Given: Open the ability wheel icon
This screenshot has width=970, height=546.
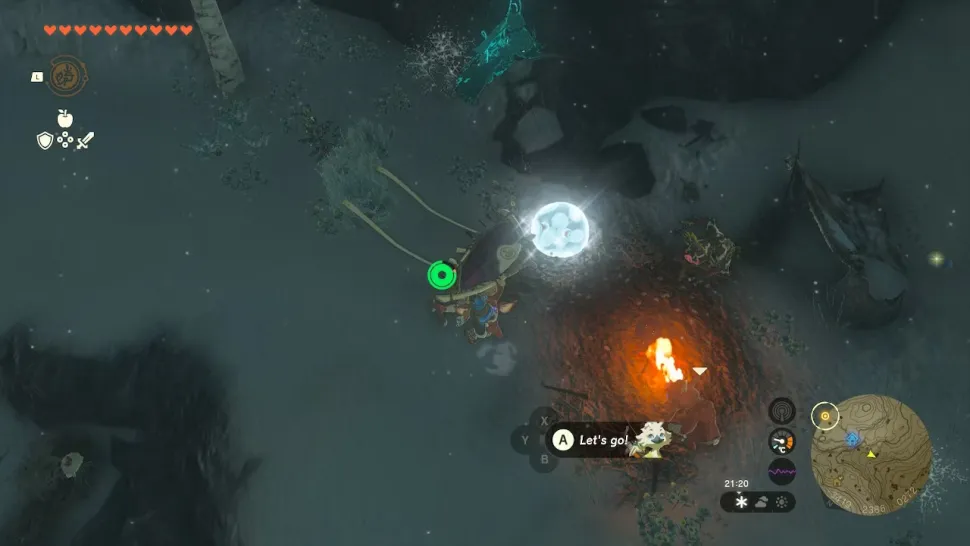Looking at the screenshot, I should [66, 76].
